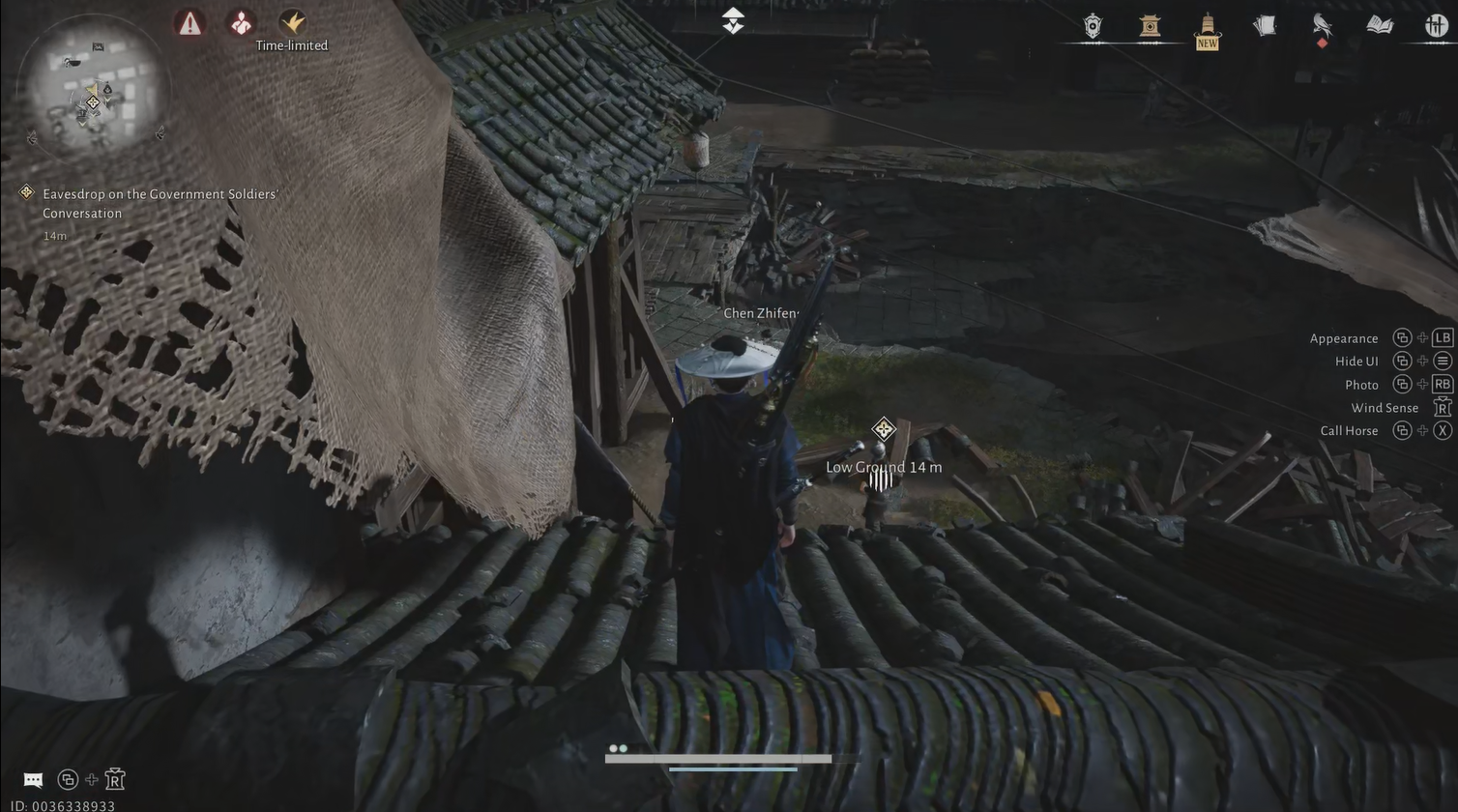The image size is (1458, 812).
Task: Open the bell icon marked NEW
Action: click(1207, 27)
